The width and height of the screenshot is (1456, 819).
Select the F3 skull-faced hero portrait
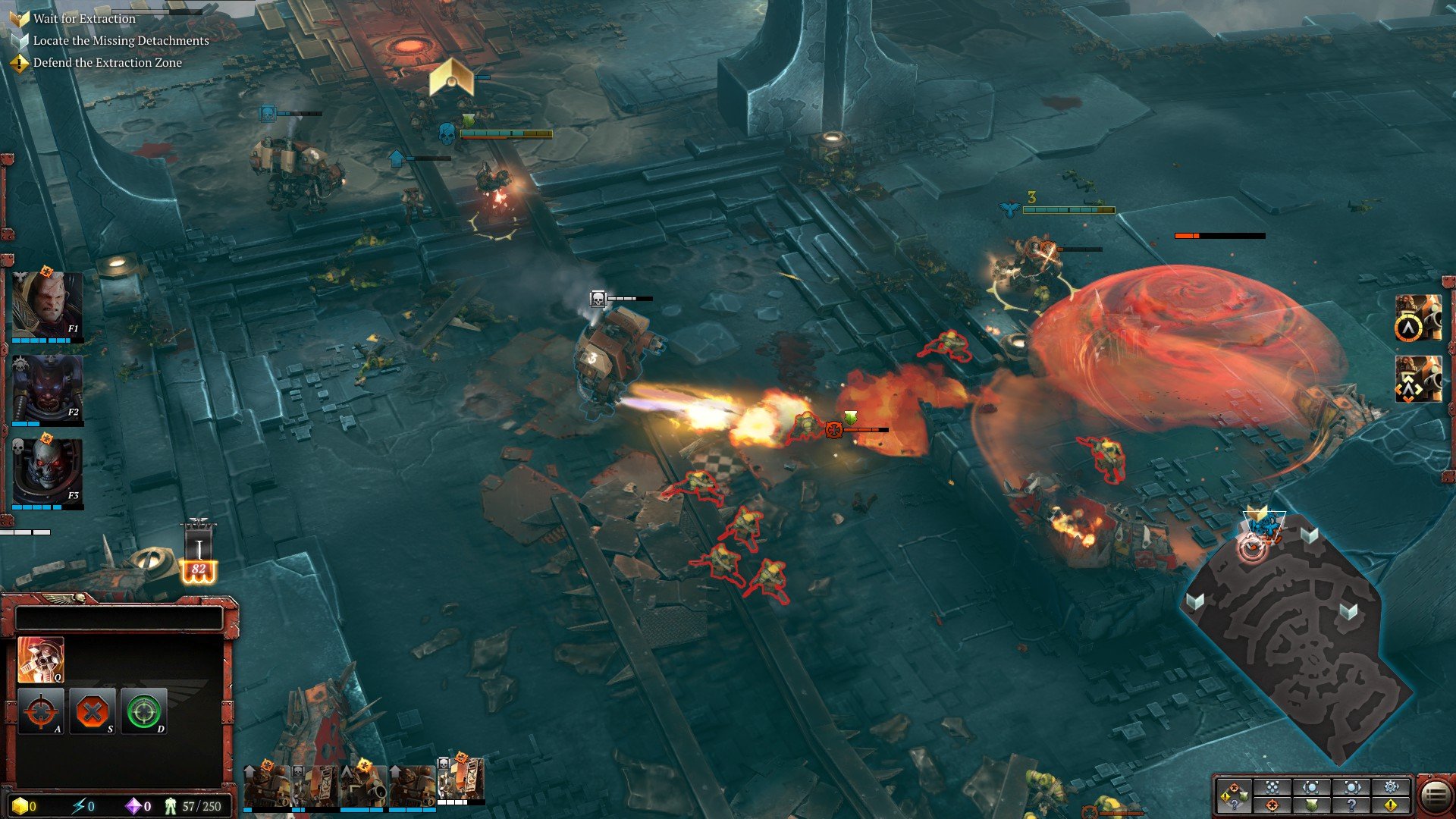(x=47, y=470)
